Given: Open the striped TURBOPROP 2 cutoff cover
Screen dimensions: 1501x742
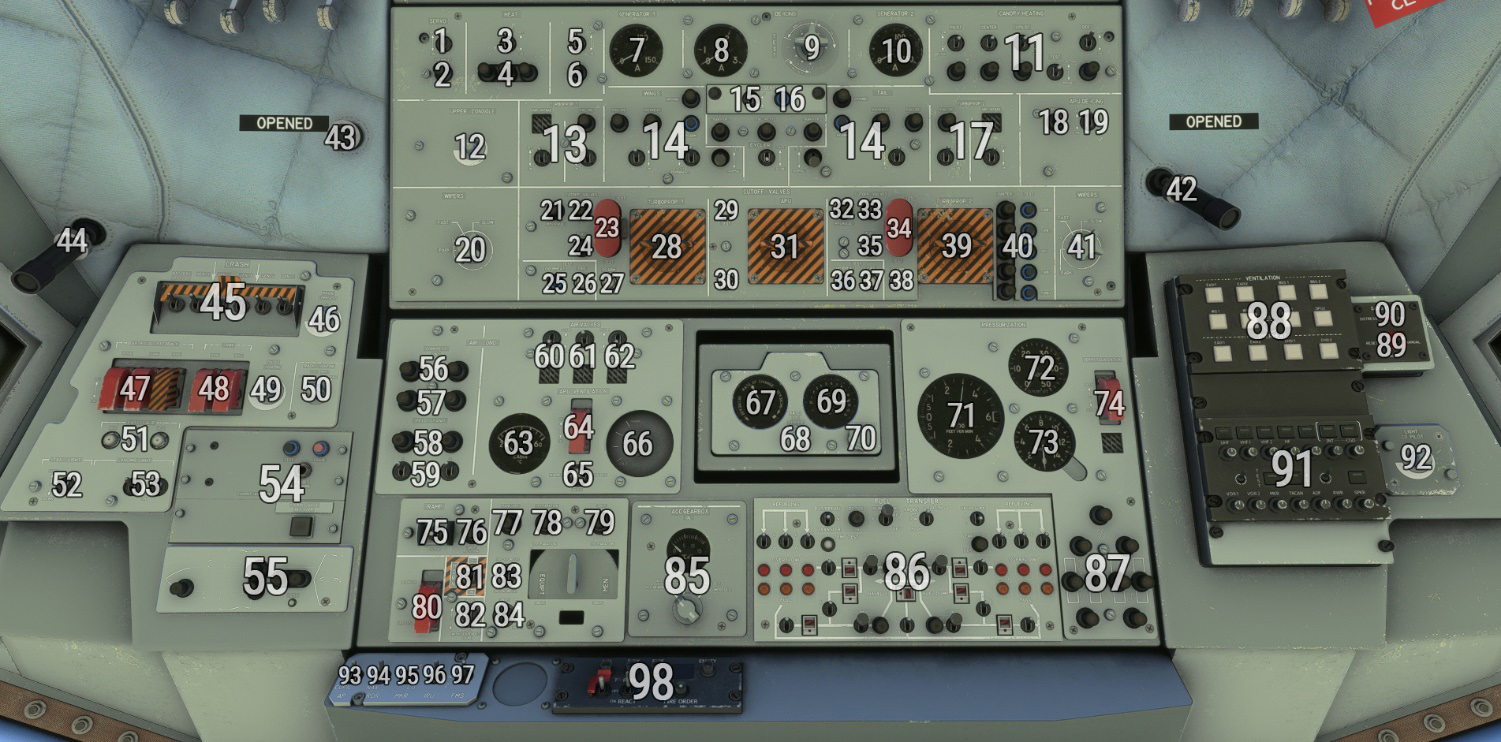Looking at the screenshot, I should click(957, 246).
